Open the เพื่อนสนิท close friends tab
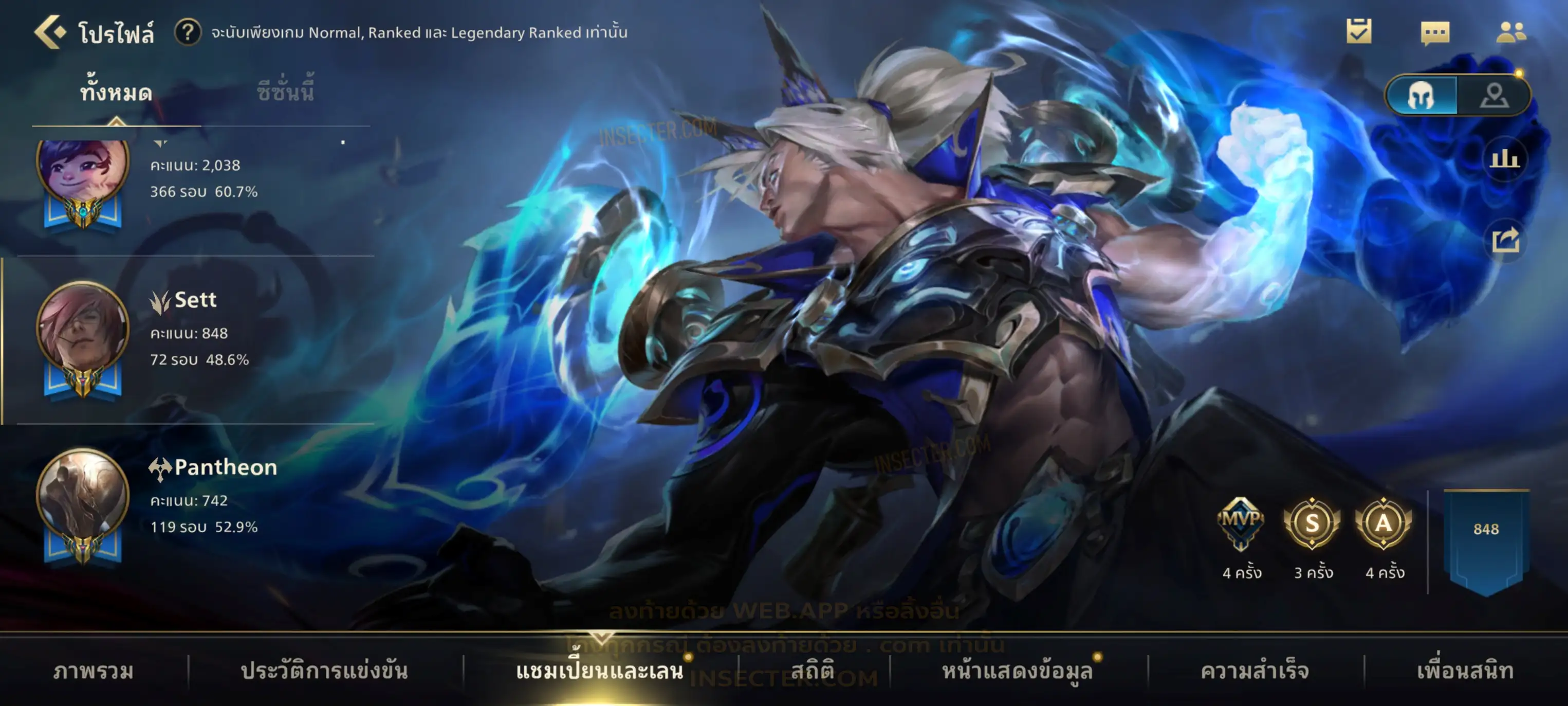The width and height of the screenshot is (1568, 706). tap(1465, 671)
